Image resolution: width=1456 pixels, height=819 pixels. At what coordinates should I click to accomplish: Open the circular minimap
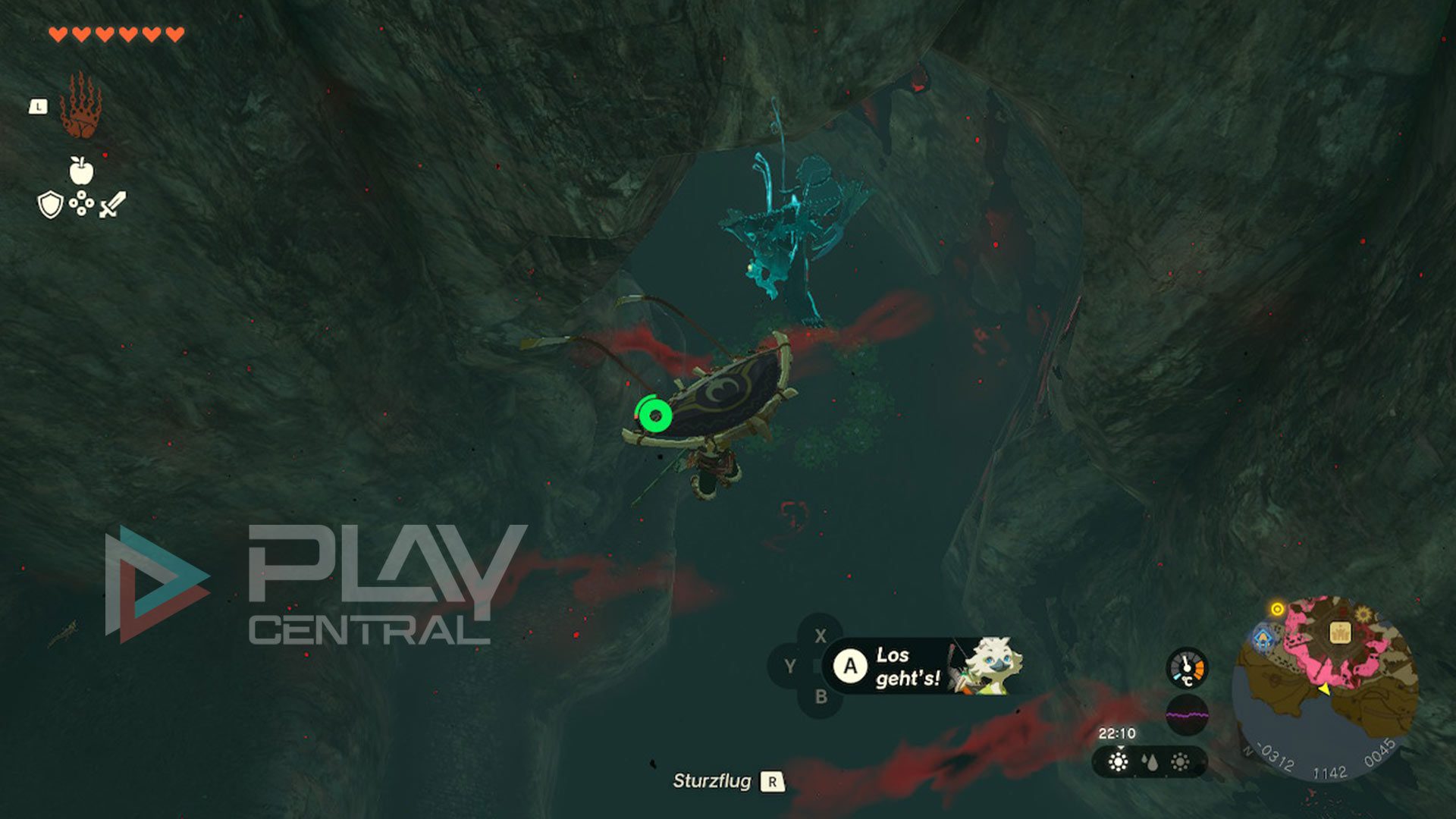[1325, 688]
